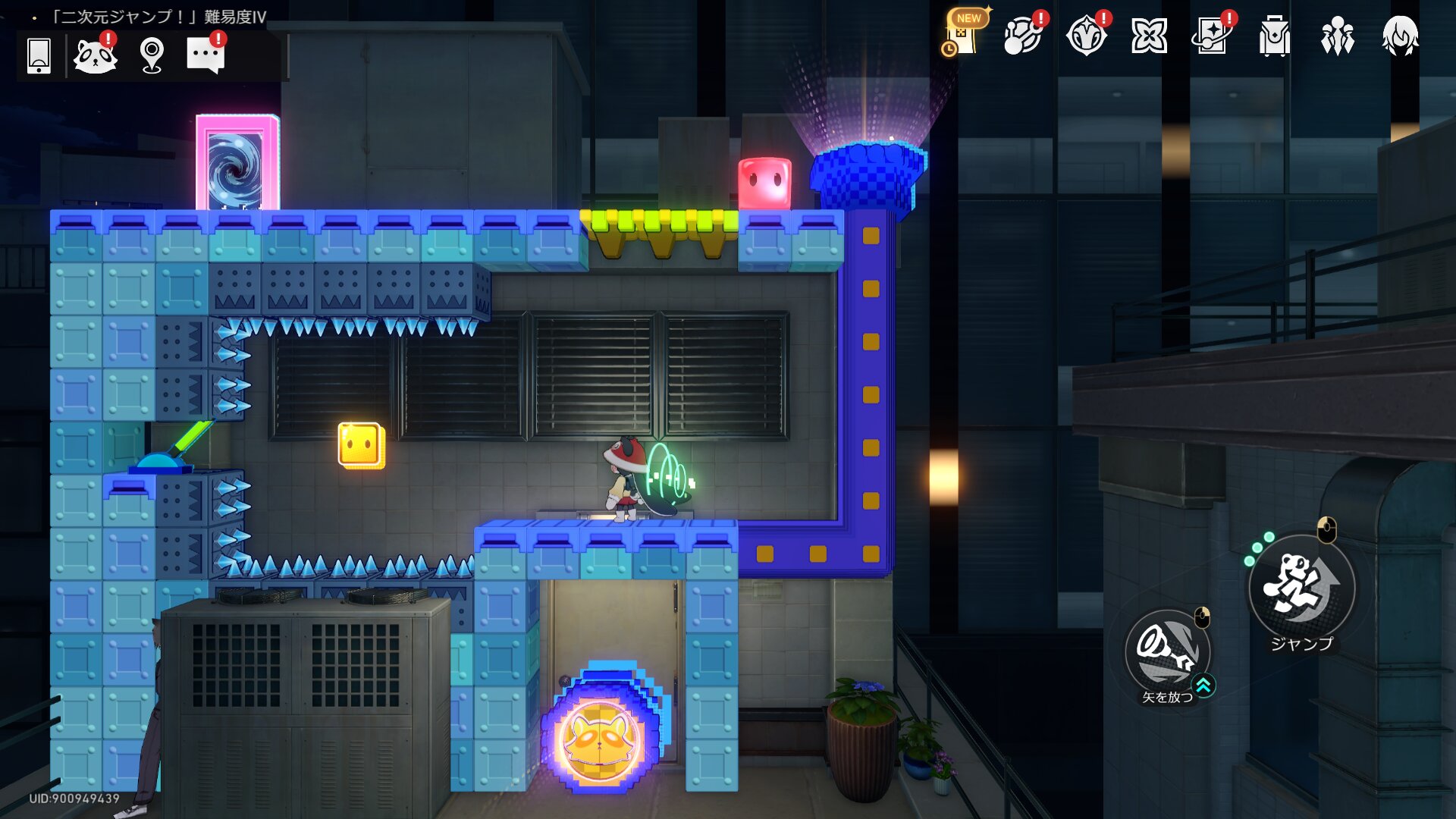Open the chat speech bubble
Image resolution: width=1456 pixels, height=819 pixels.
tap(205, 55)
